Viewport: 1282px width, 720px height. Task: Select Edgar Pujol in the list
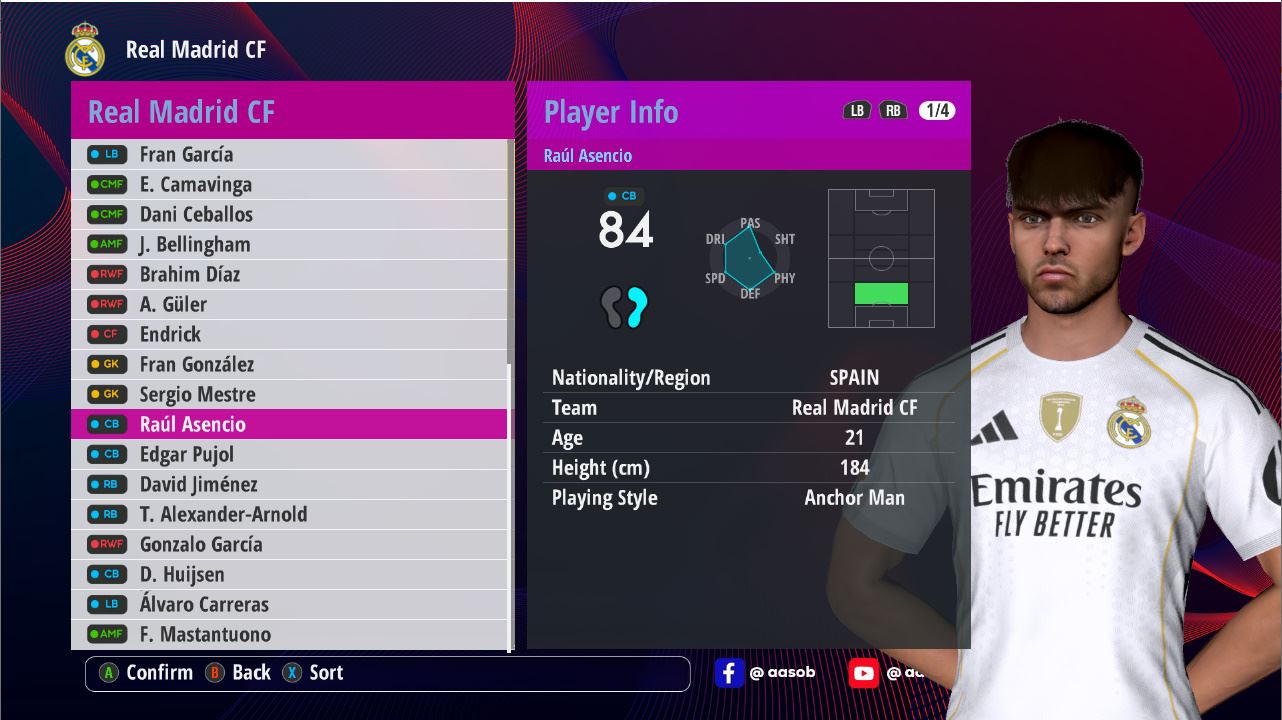(x=290, y=454)
